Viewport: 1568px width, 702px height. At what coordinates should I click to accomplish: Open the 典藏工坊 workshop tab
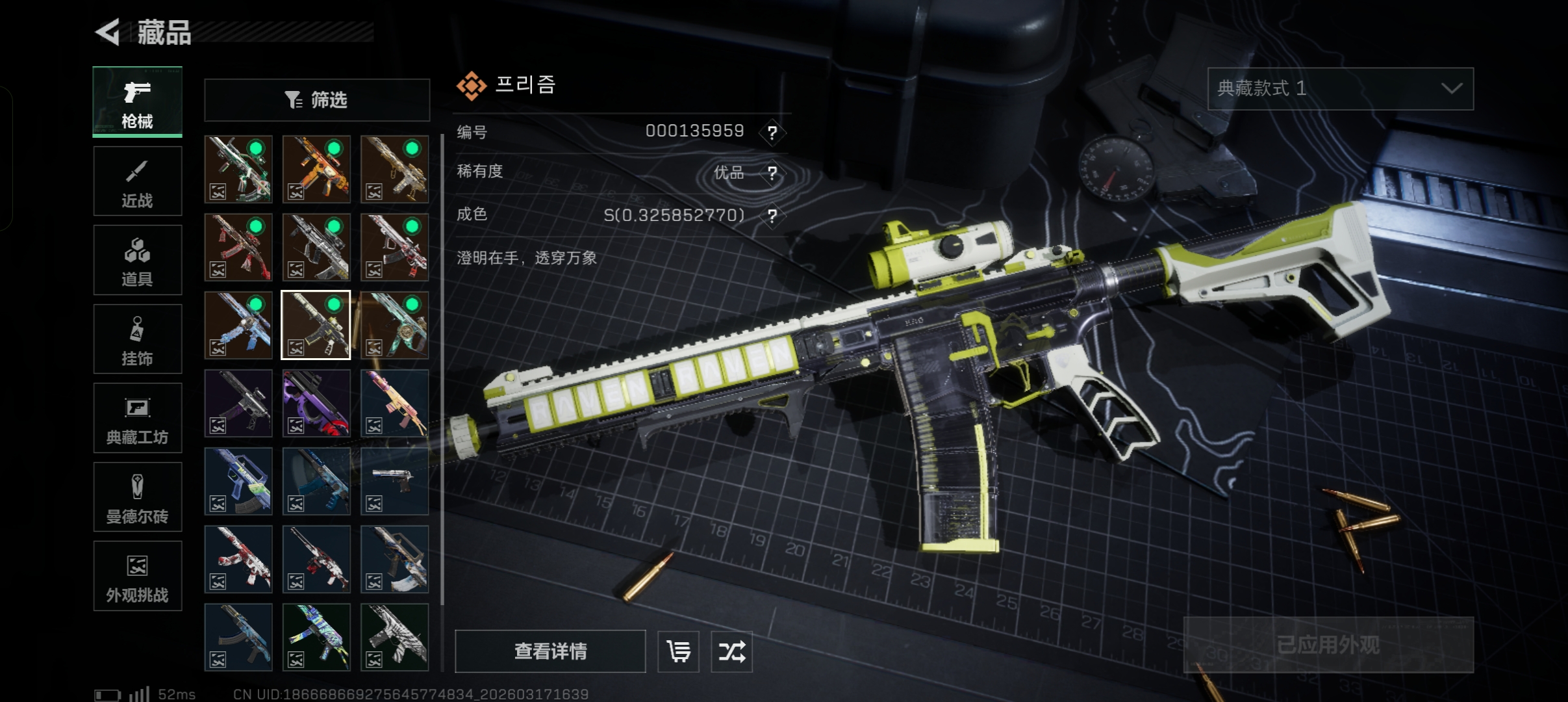pyautogui.click(x=137, y=419)
